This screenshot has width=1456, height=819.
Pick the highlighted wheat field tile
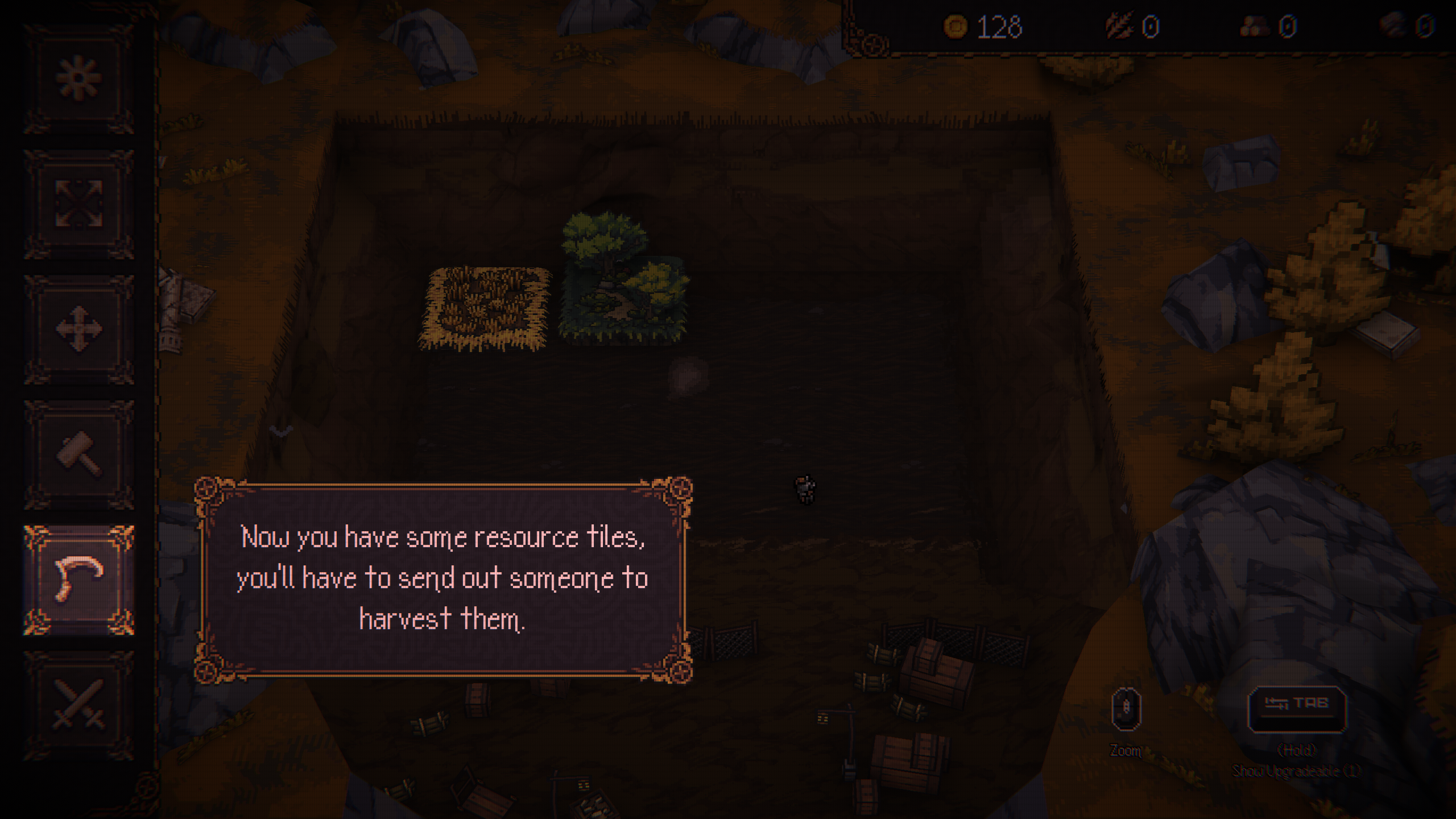(485, 307)
